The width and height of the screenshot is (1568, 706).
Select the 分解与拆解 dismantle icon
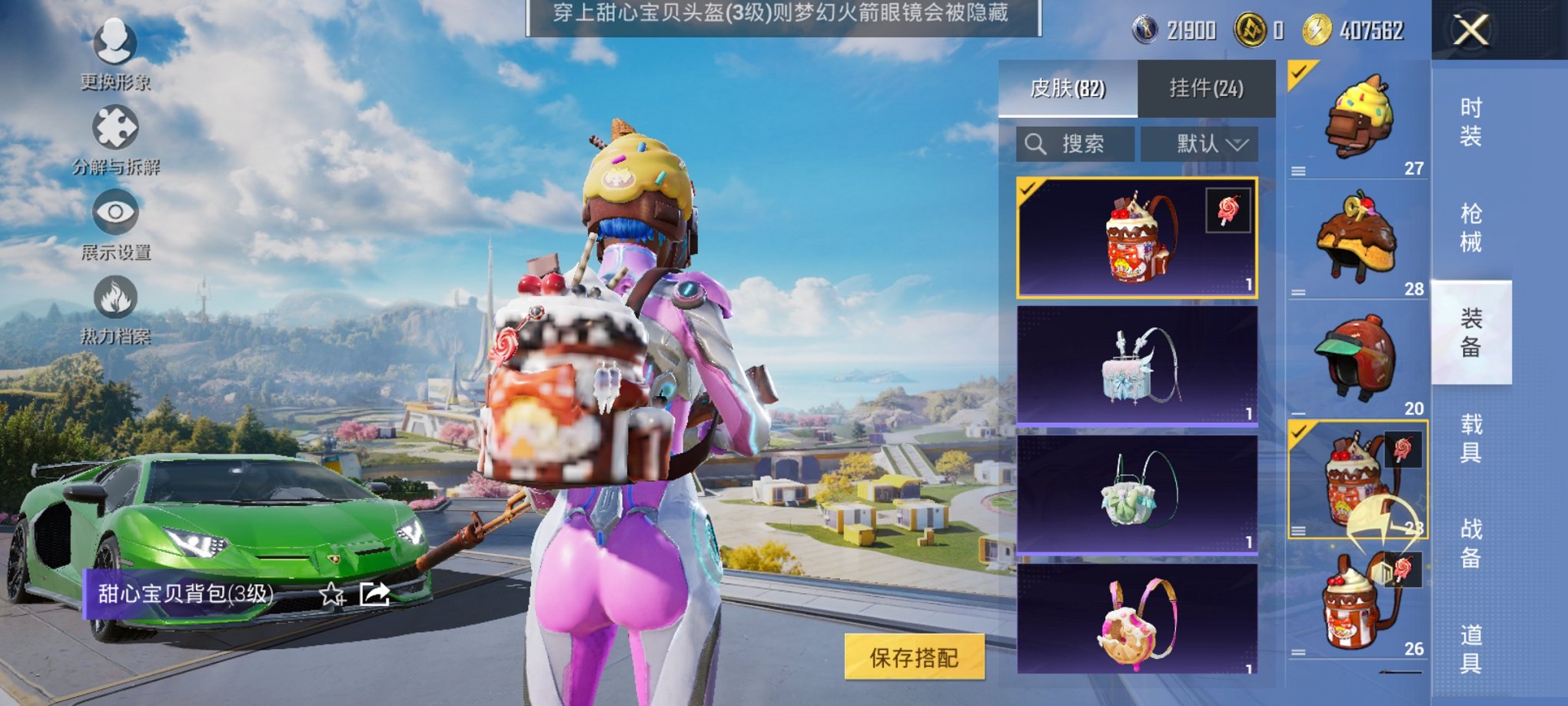[114, 127]
